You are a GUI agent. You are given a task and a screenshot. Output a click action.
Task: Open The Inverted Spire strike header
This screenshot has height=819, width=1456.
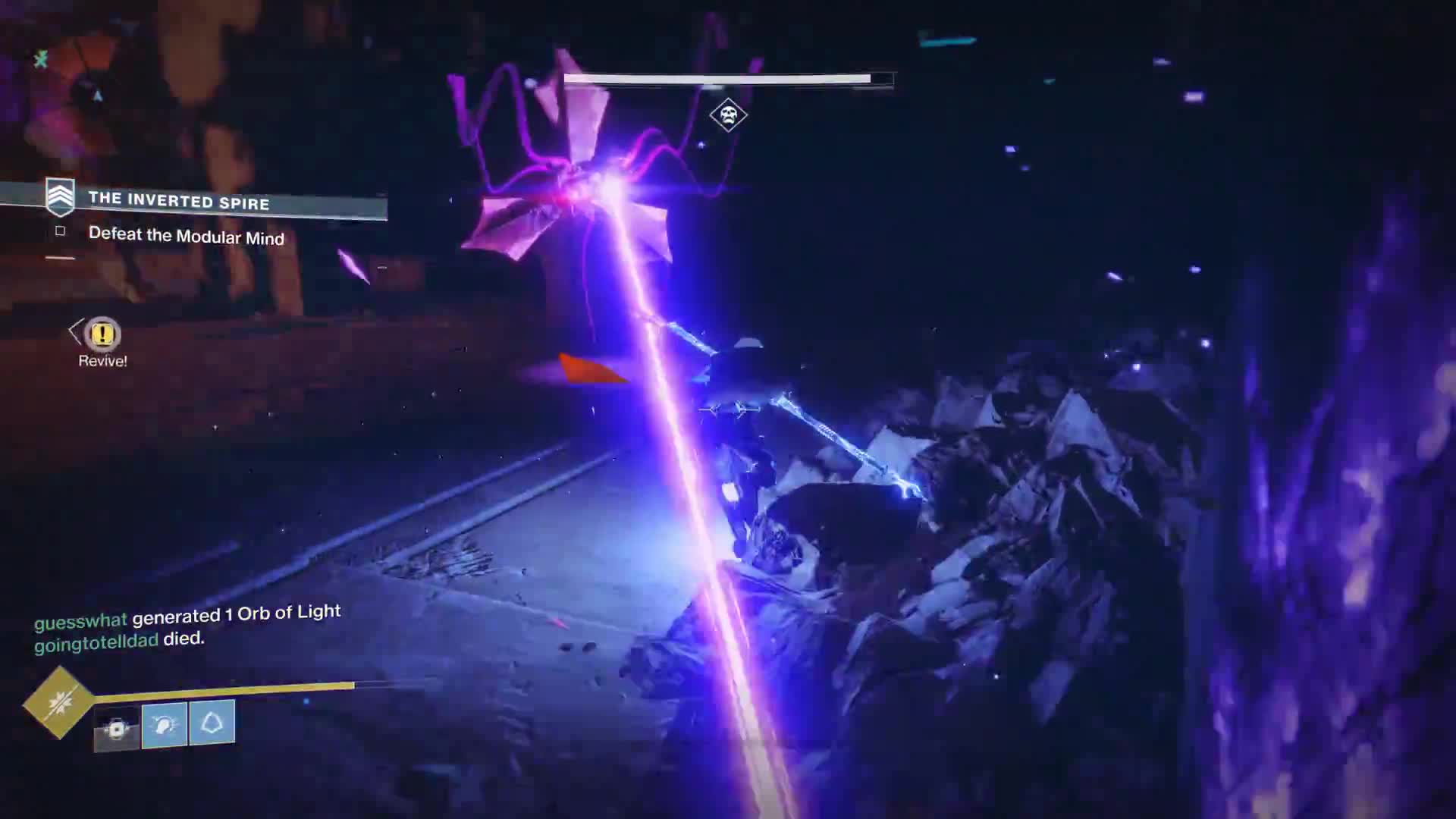tap(178, 200)
